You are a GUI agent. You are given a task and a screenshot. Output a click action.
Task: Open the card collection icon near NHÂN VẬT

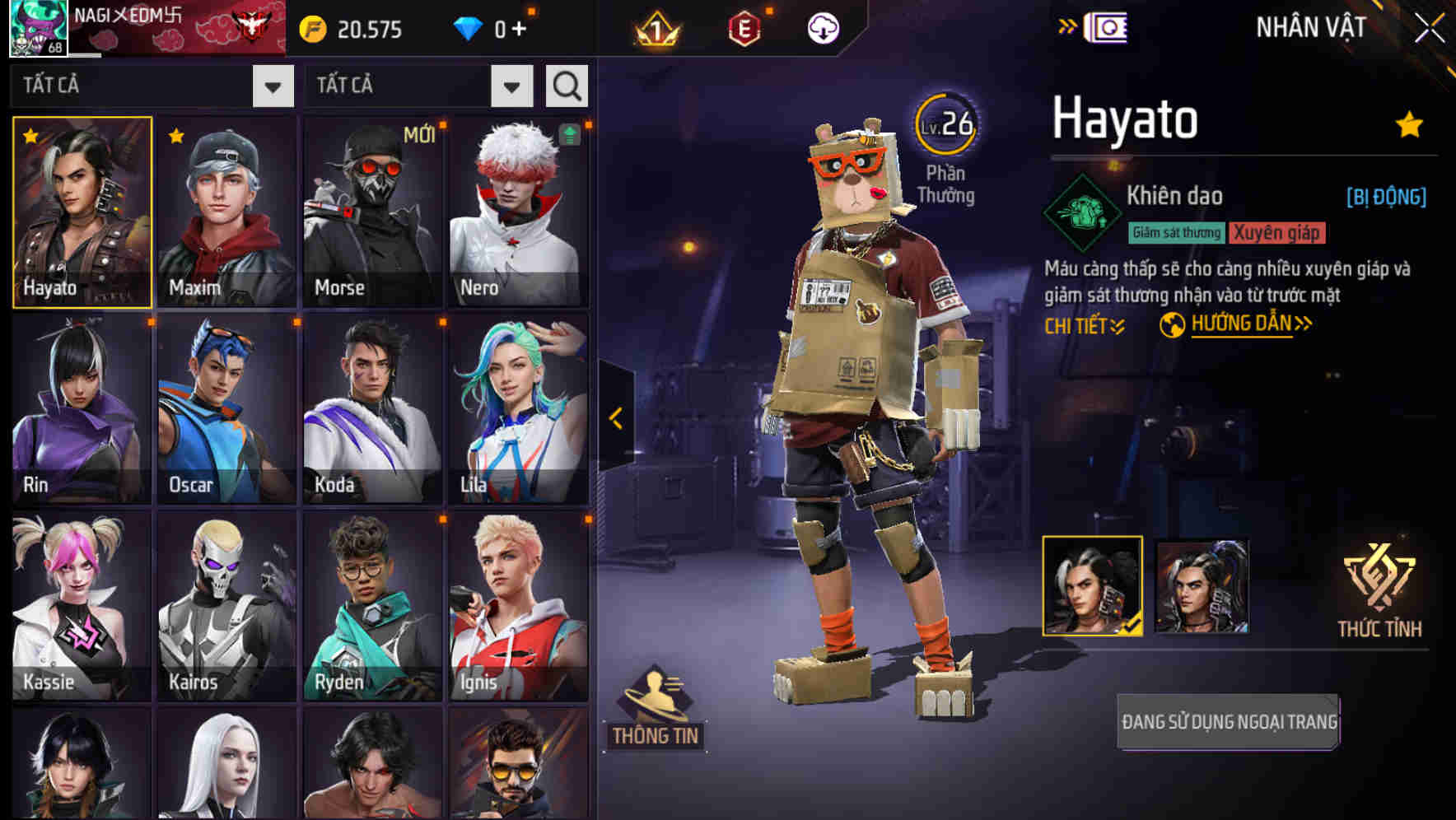[1108, 27]
